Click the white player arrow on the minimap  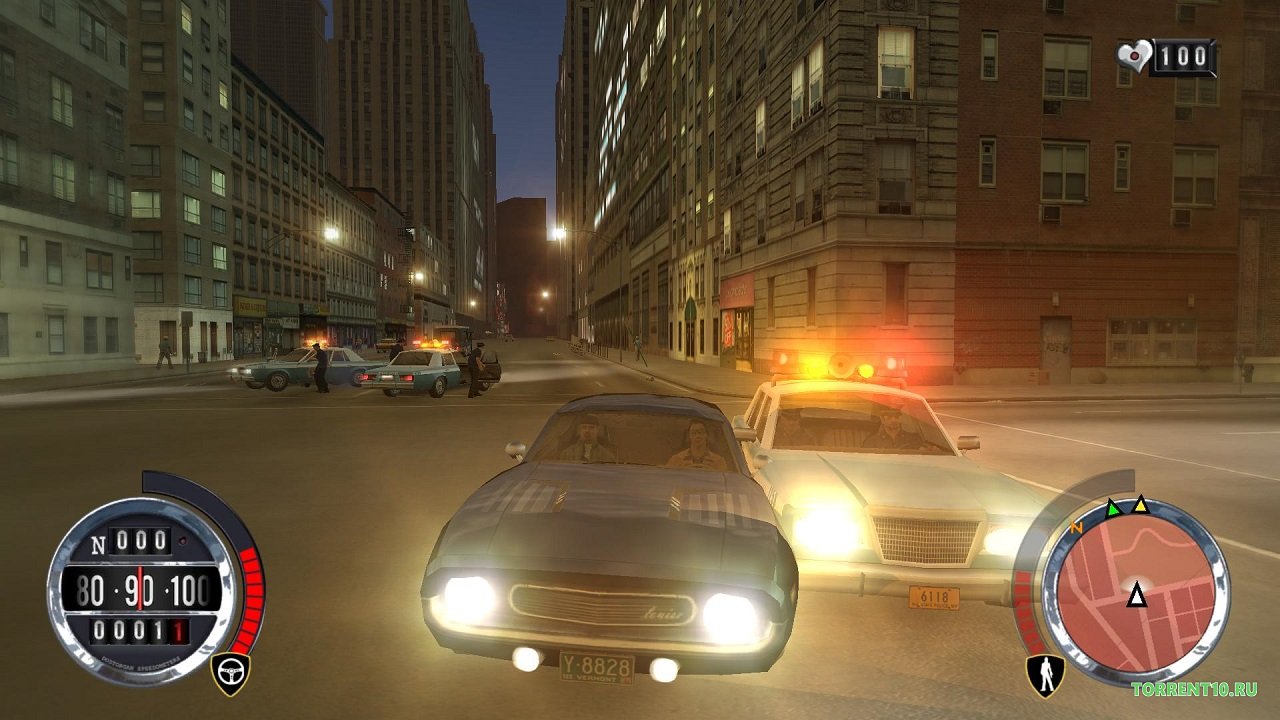pyautogui.click(x=1136, y=596)
